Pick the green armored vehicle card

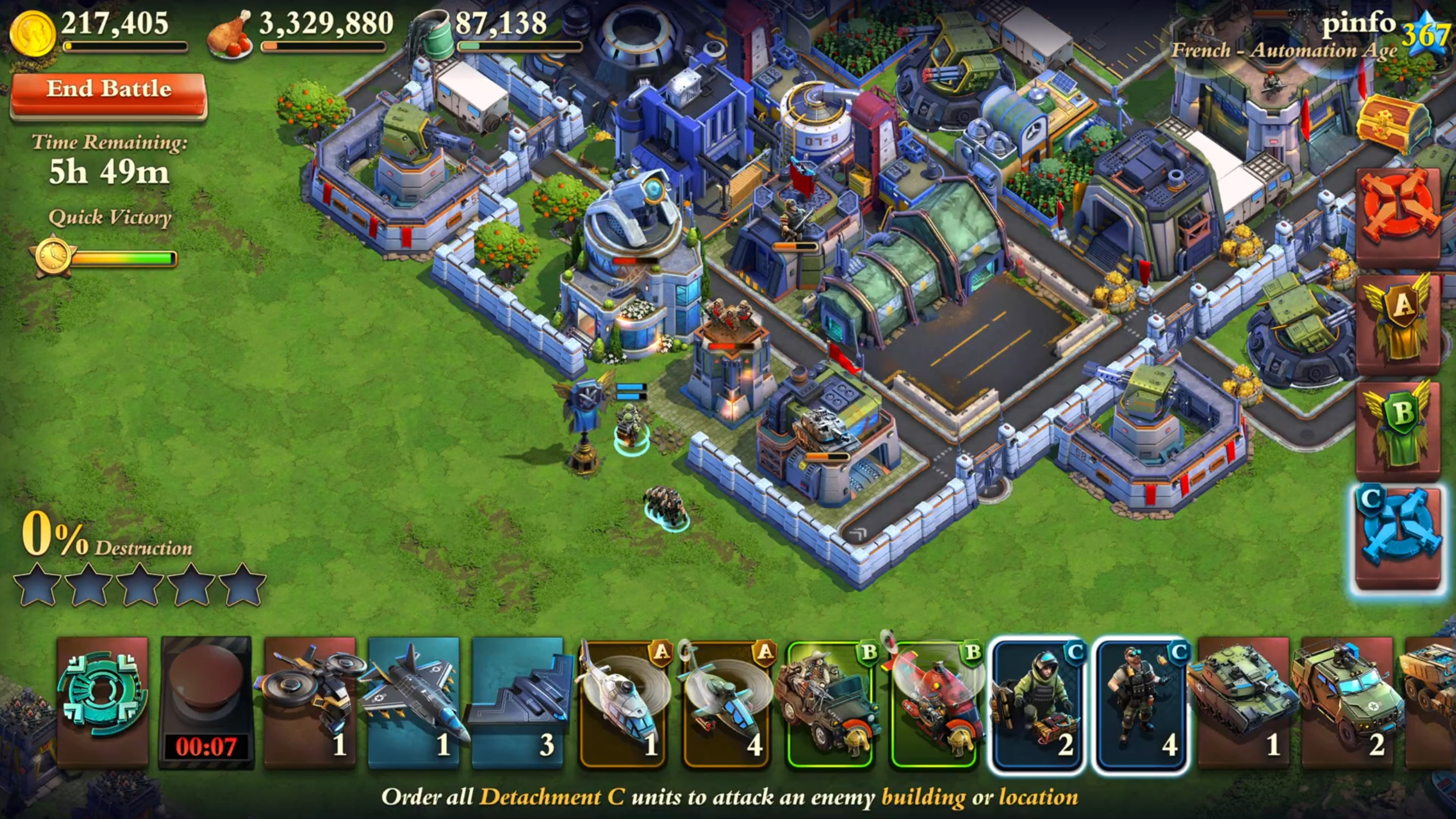pyautogui.click(x=1347, y=701)
